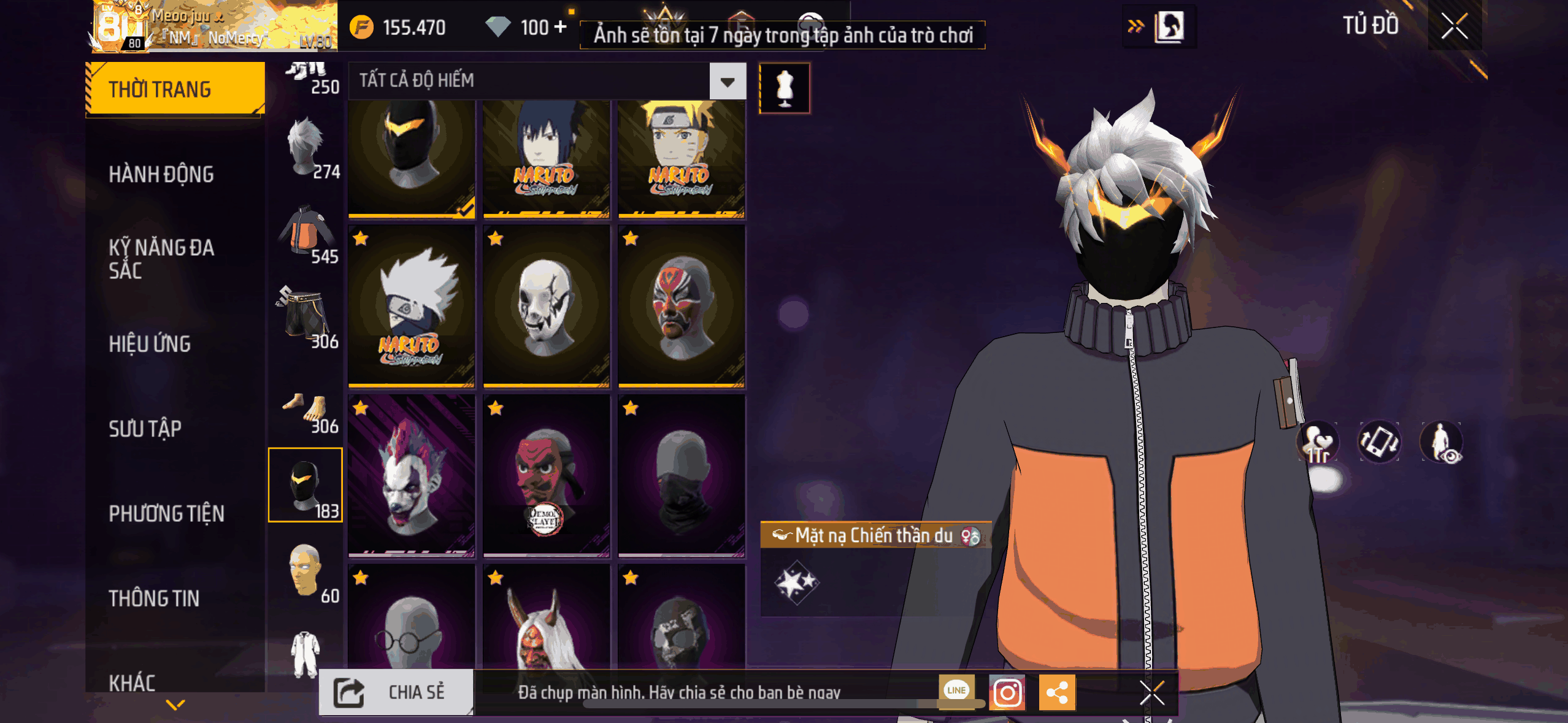Image resolution: width=1568 pixels, height=723 pixels.
Task: Close the TỦ ĐỒ wardrobe screen
Action: [1455, 26]
